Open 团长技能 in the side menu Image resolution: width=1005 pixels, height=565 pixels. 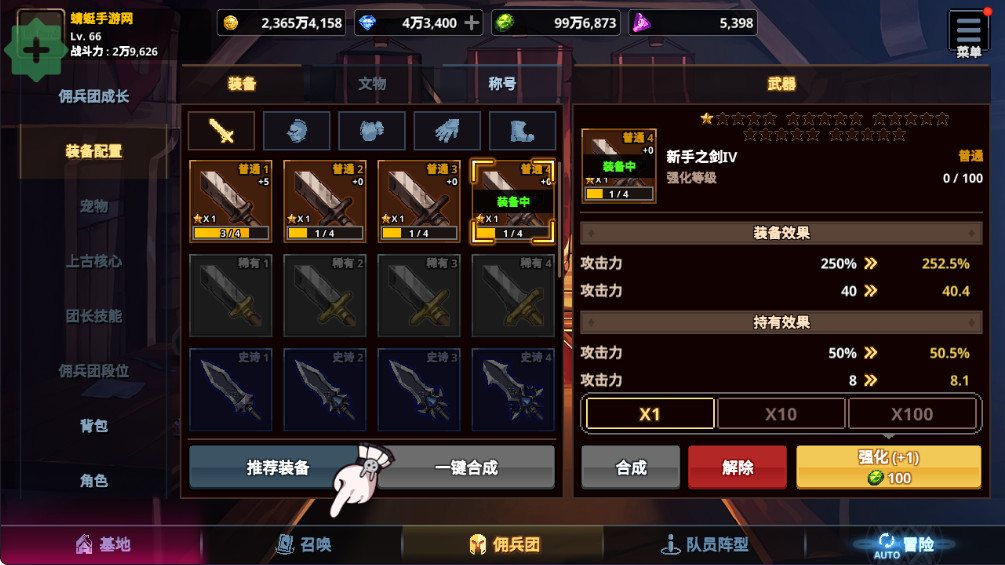94,316
